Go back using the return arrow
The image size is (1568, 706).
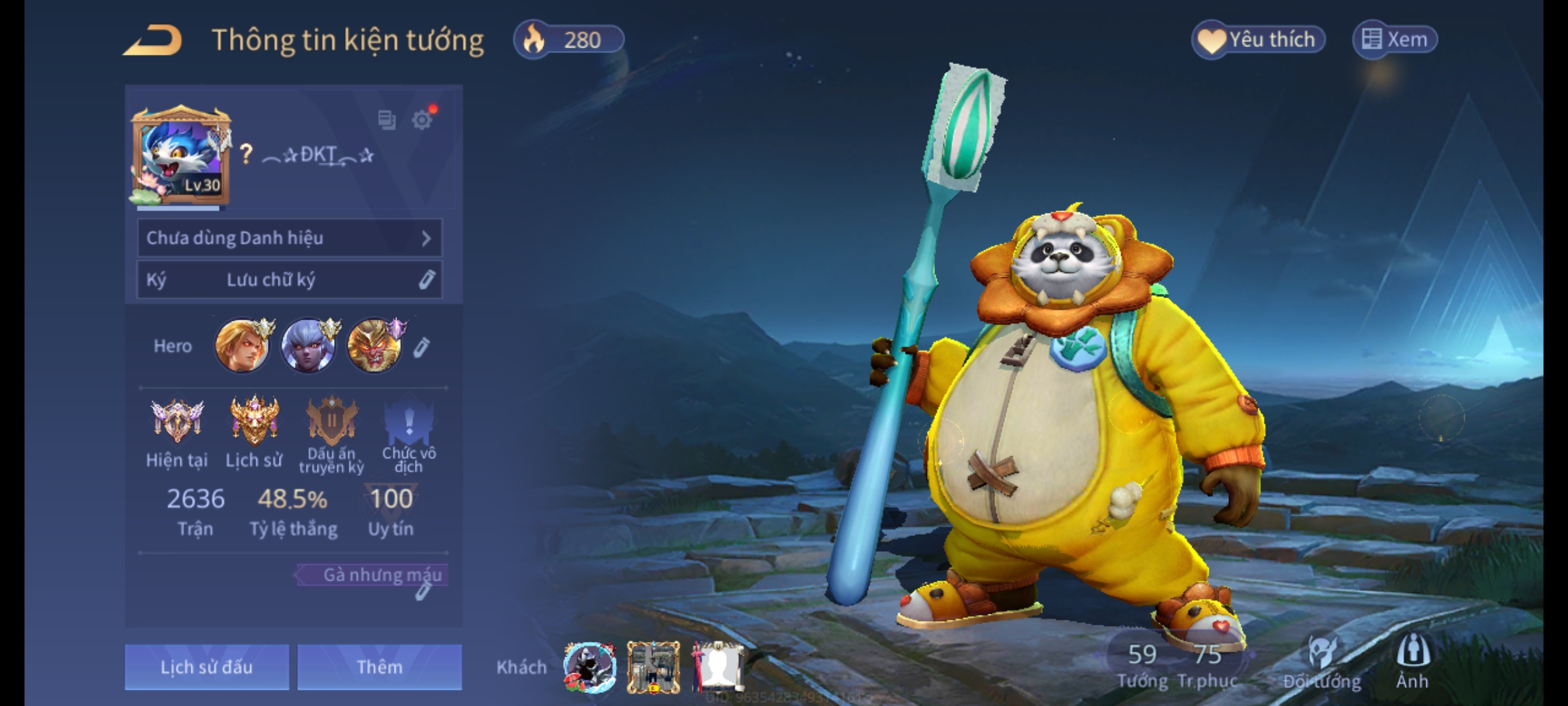point(152,41)
